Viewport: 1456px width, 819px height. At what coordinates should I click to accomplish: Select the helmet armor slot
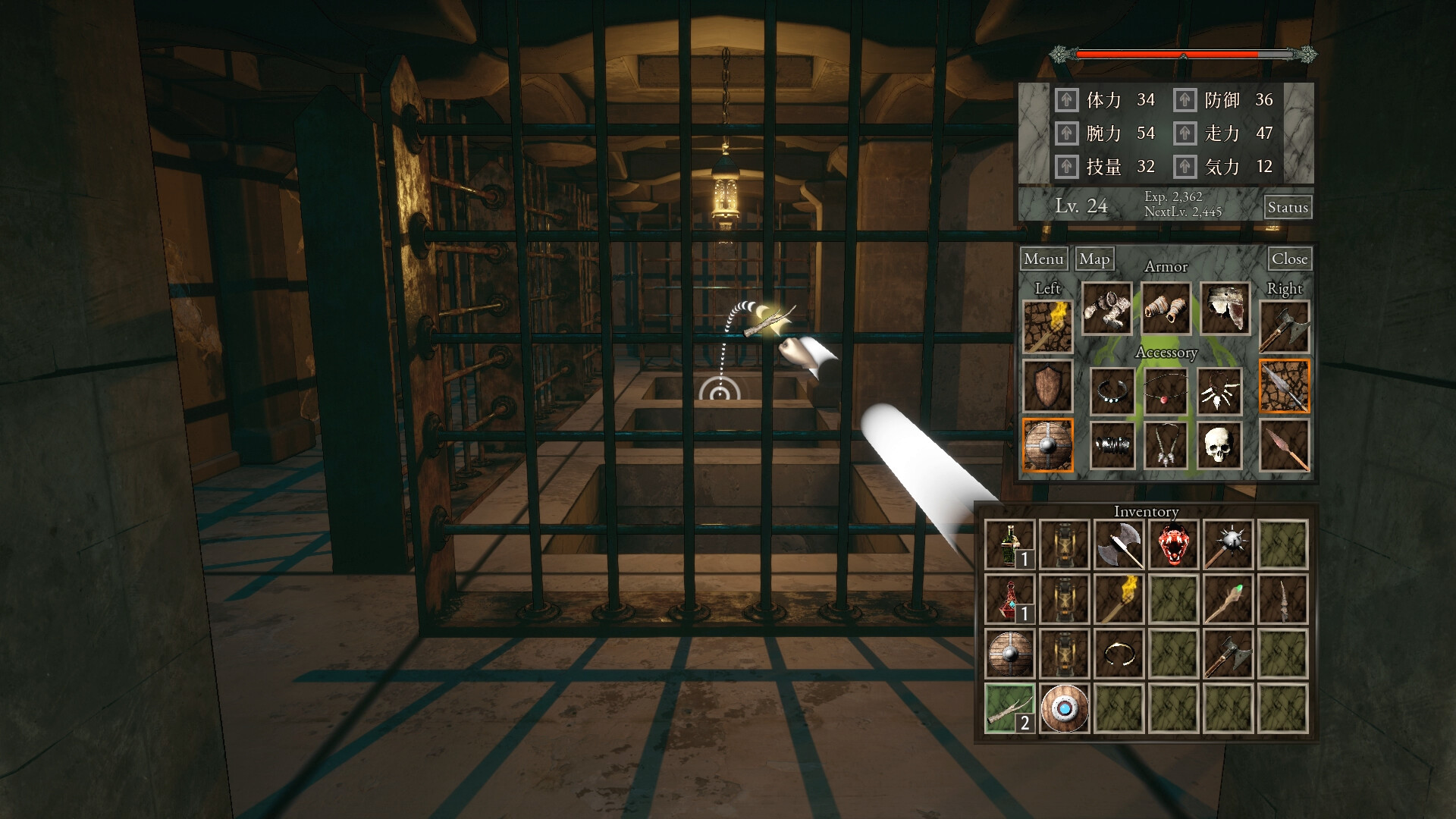(x=1225, y=309)
